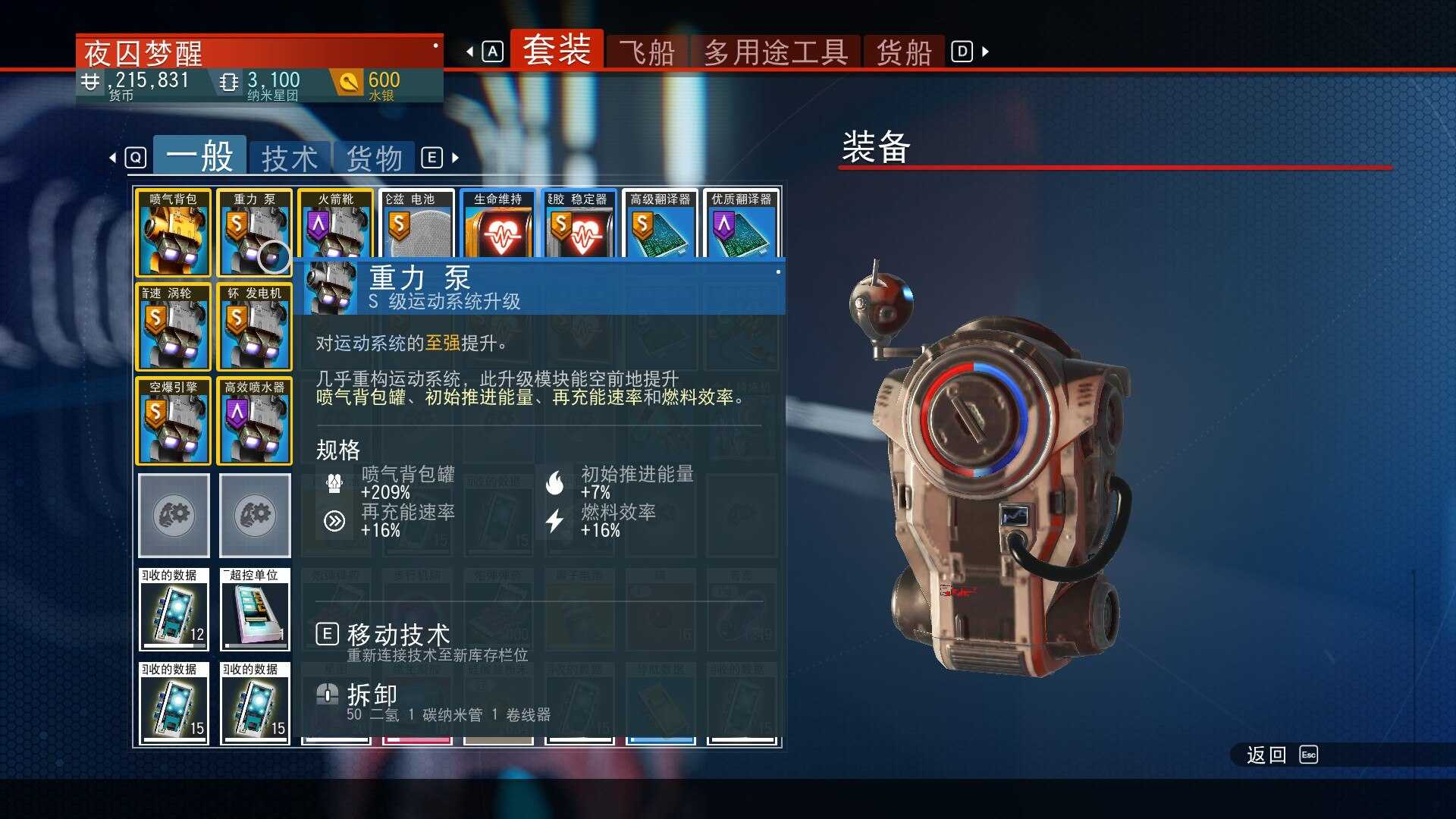The image size is (1456, 819).
Task: Click the 空爆引擎 S-class upgrade icon
Action: (173, 421)
